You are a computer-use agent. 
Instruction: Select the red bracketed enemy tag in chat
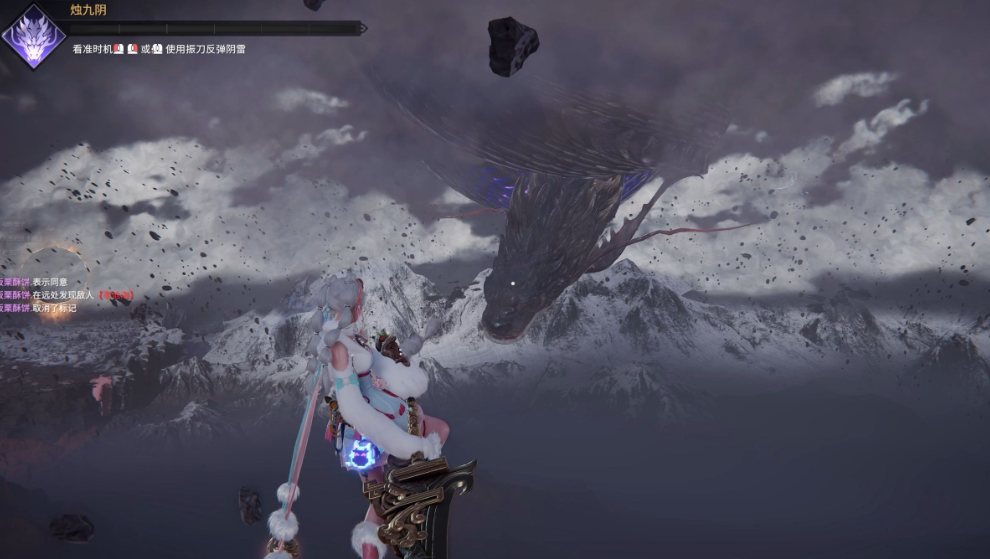tap(115, 295)
